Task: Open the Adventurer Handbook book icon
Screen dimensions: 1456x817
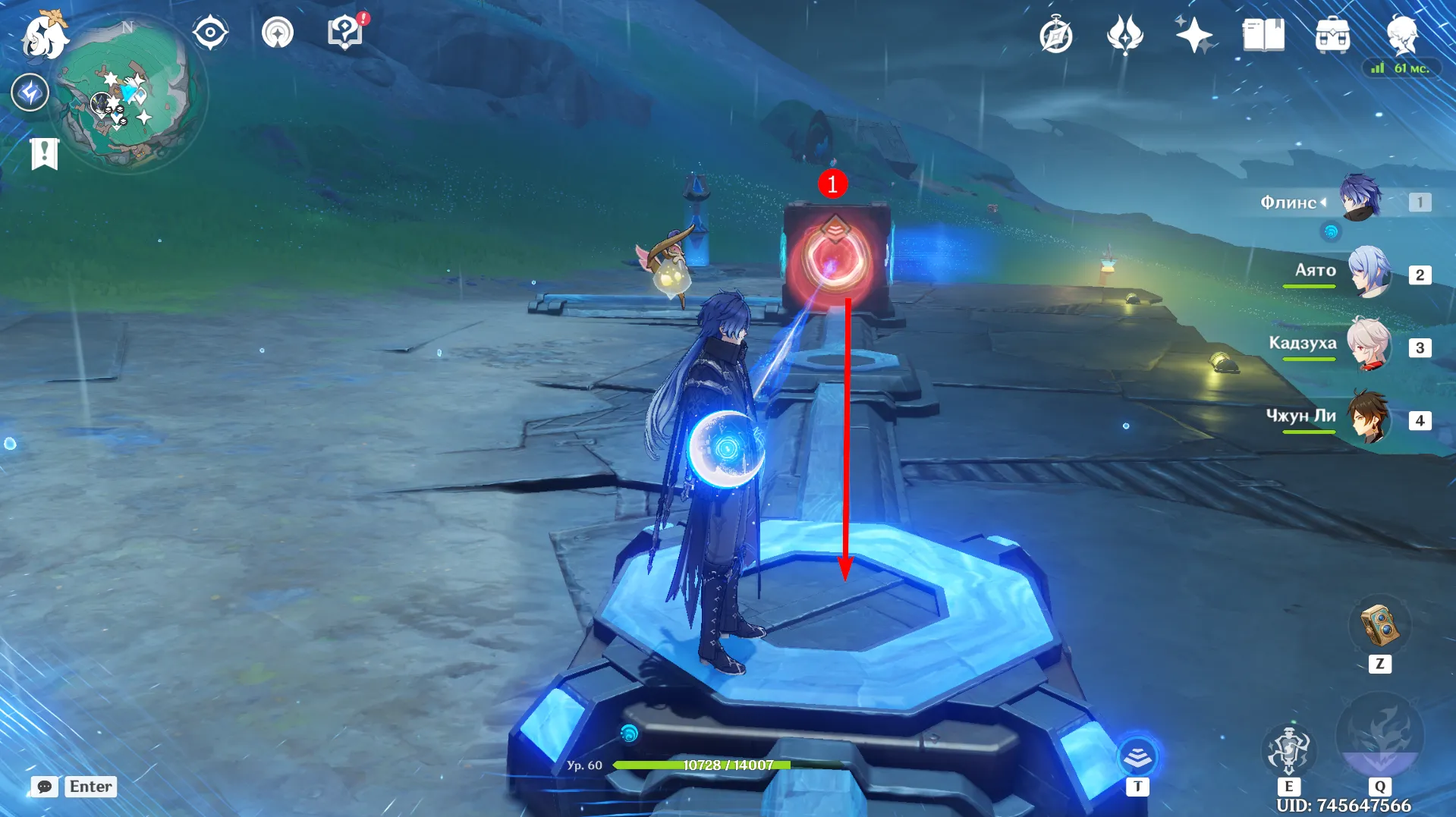Action: coord(1263,36)
